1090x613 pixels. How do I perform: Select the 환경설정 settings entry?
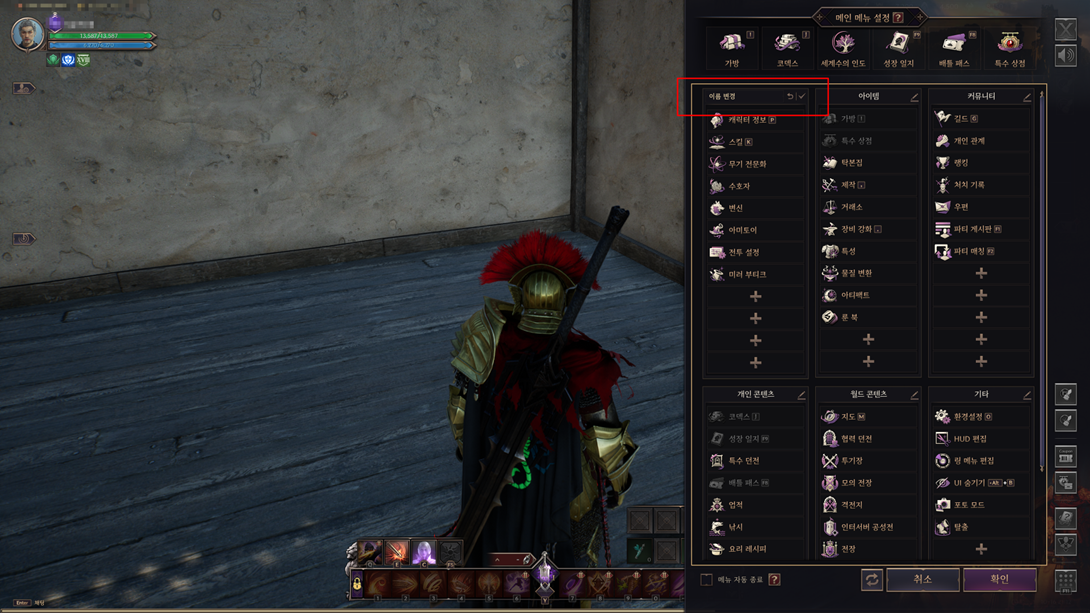click(963, 417)
